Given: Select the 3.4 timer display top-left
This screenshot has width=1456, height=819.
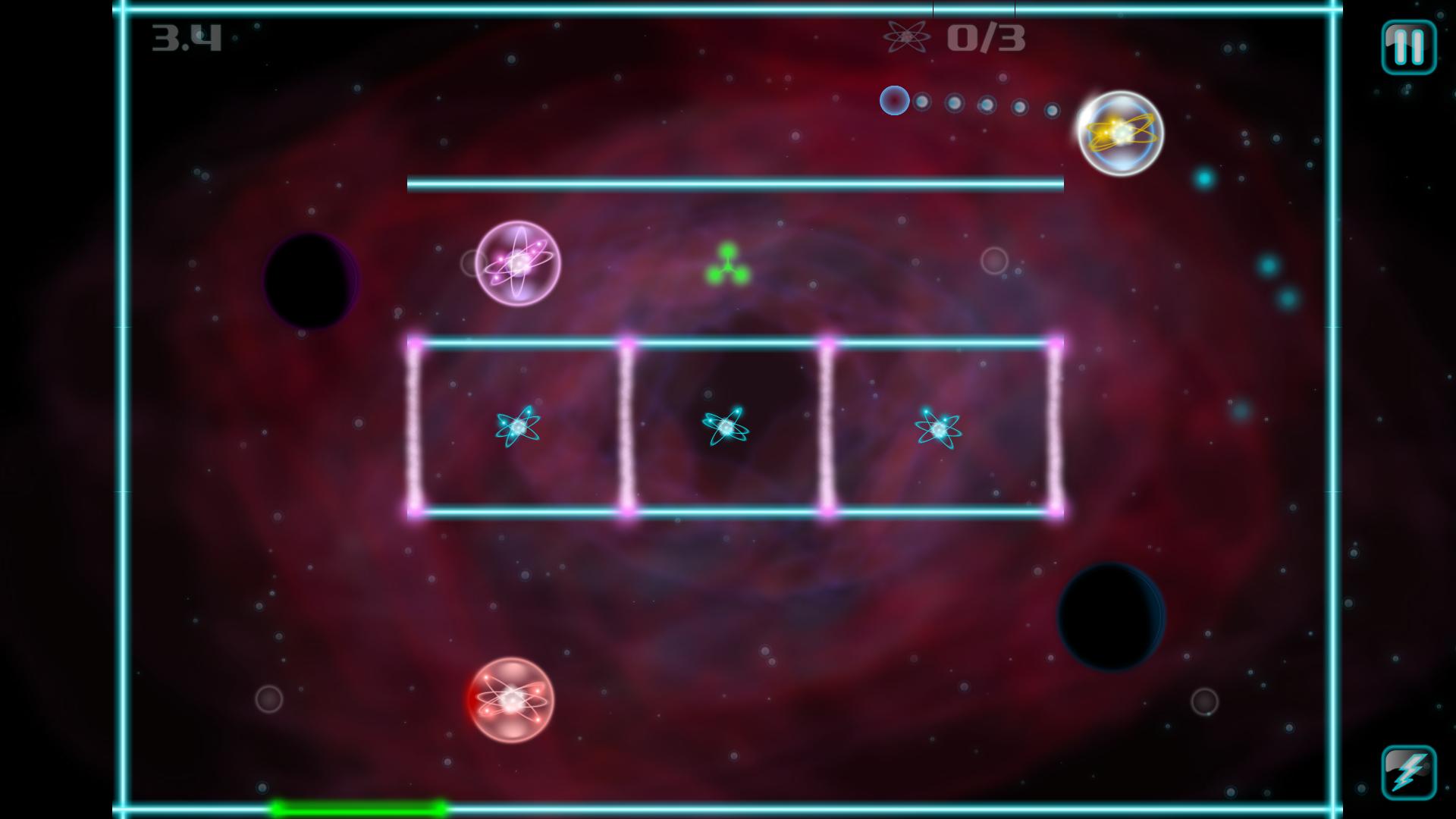Looking at the screenshot, I should click(x=186, y=38).
